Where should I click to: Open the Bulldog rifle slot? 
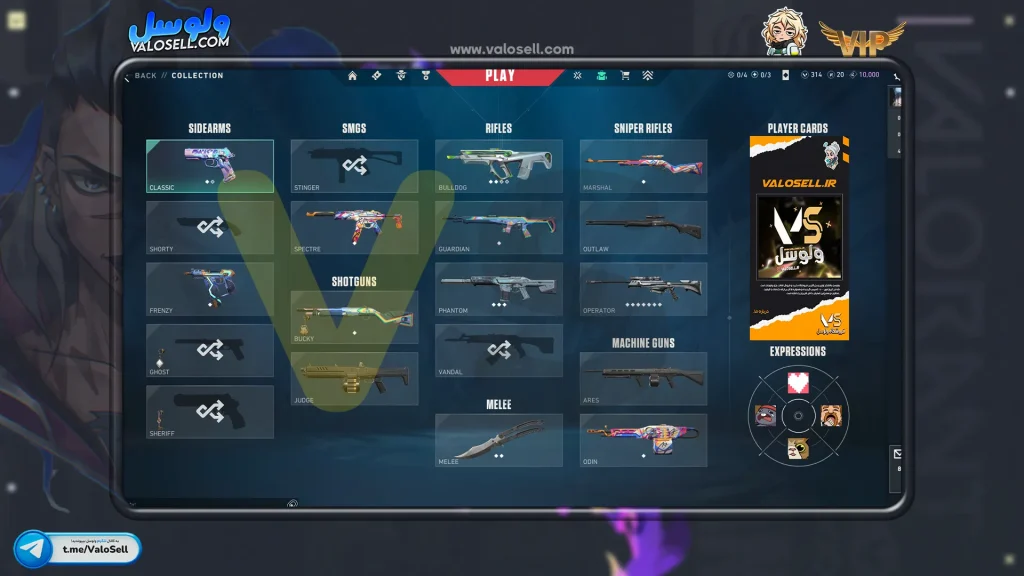coord(498,166)
